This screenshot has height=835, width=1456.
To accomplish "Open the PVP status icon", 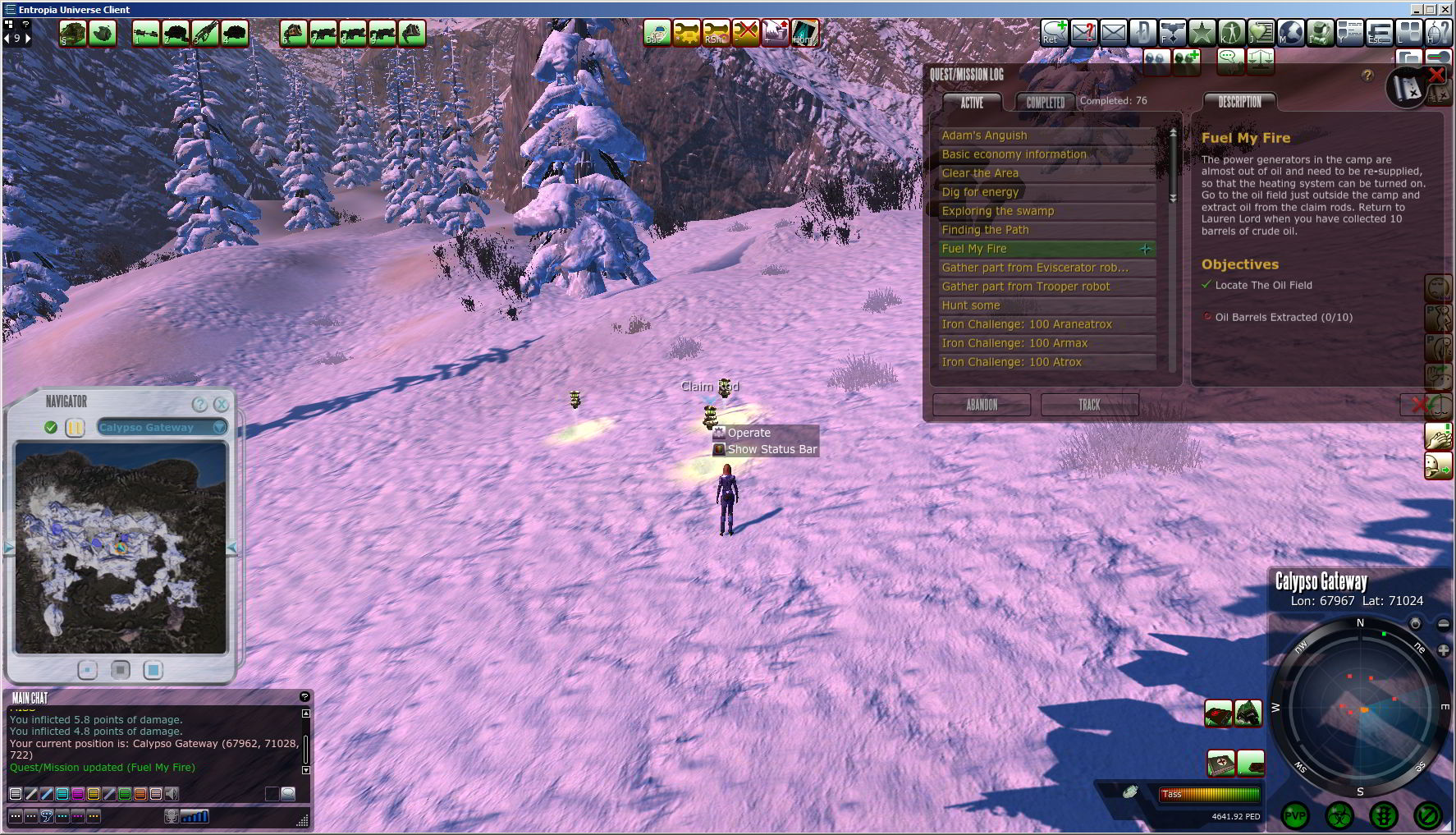I will [x=1295, y=816].
